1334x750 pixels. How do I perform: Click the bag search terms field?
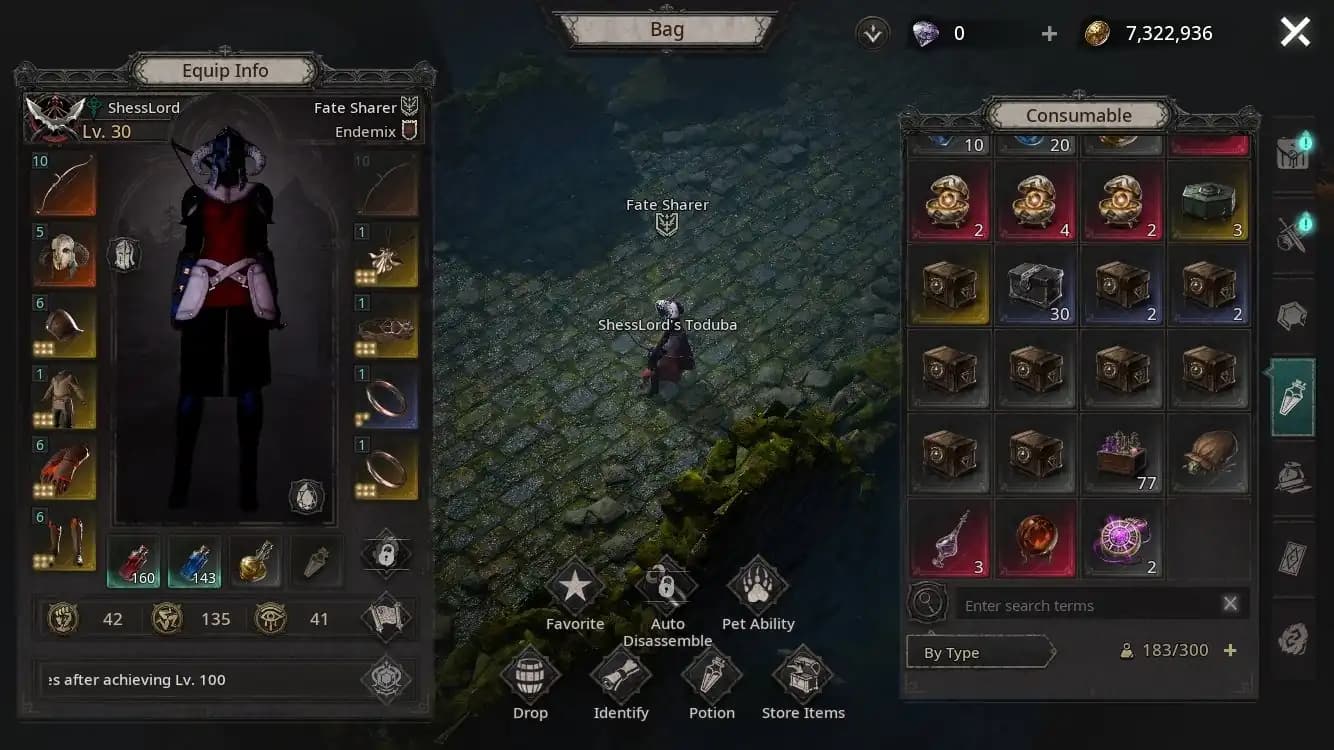click(x=1085, y=605)
